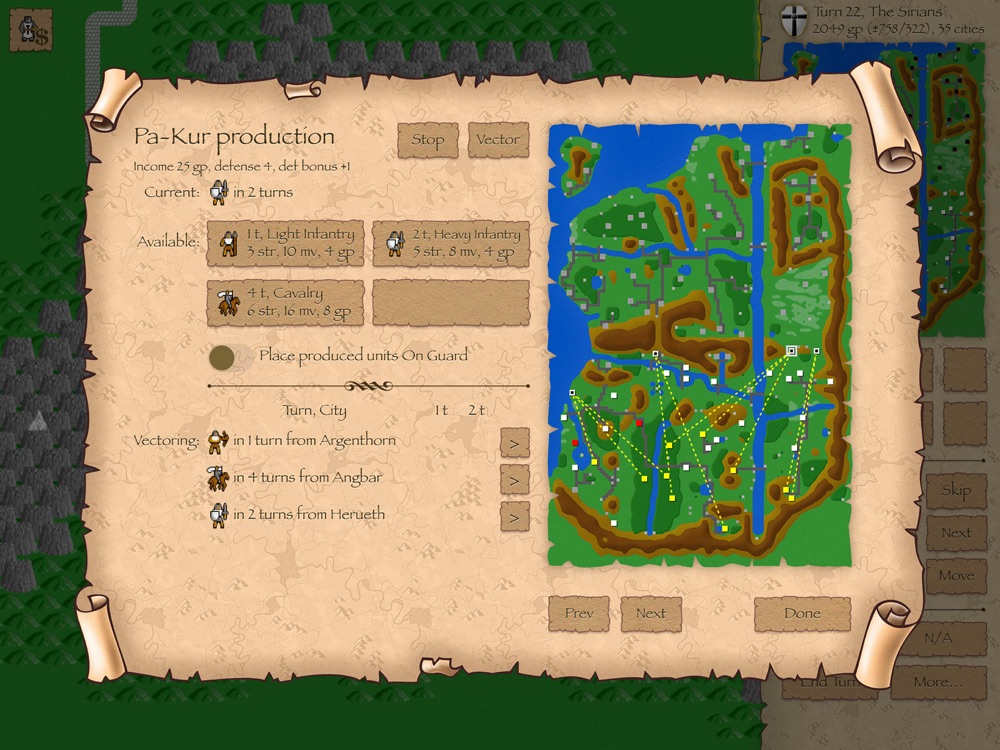Open the More... options
This screenshot has width=1000, height=750.
[937, 682]
